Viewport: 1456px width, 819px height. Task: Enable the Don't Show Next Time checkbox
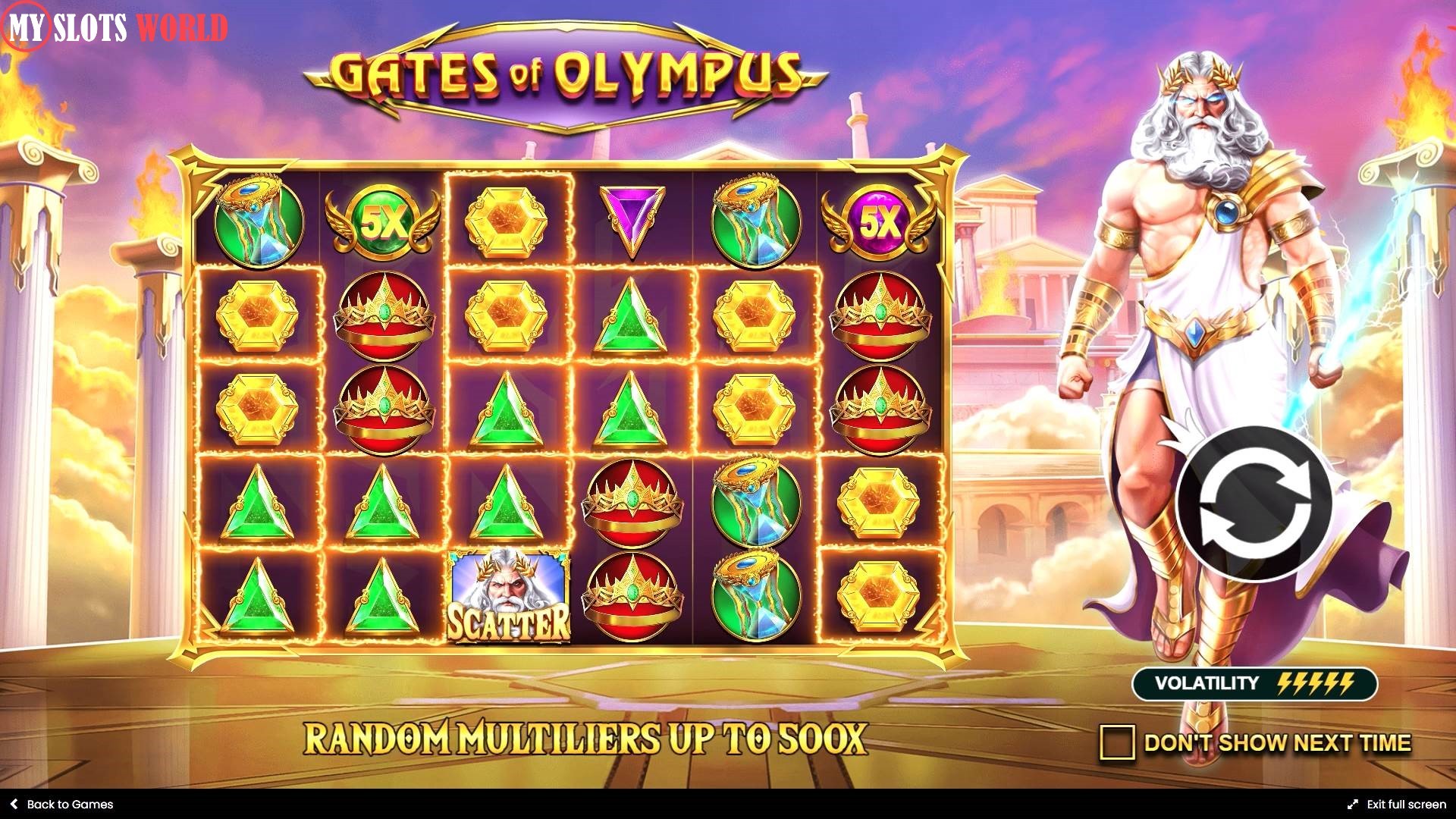click(x=1118, y=742)
